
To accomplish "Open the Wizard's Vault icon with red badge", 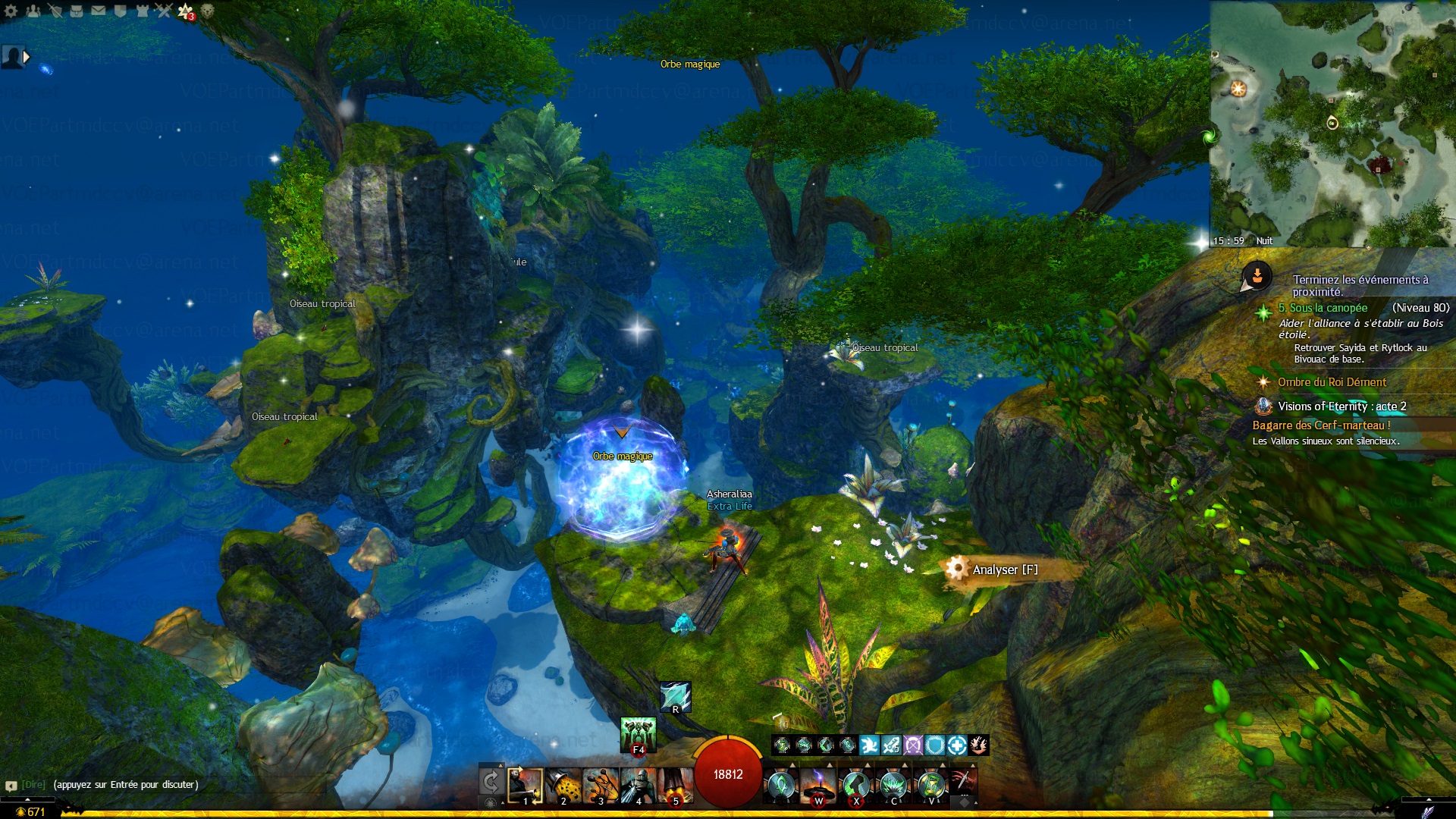I will pos(186,11).
